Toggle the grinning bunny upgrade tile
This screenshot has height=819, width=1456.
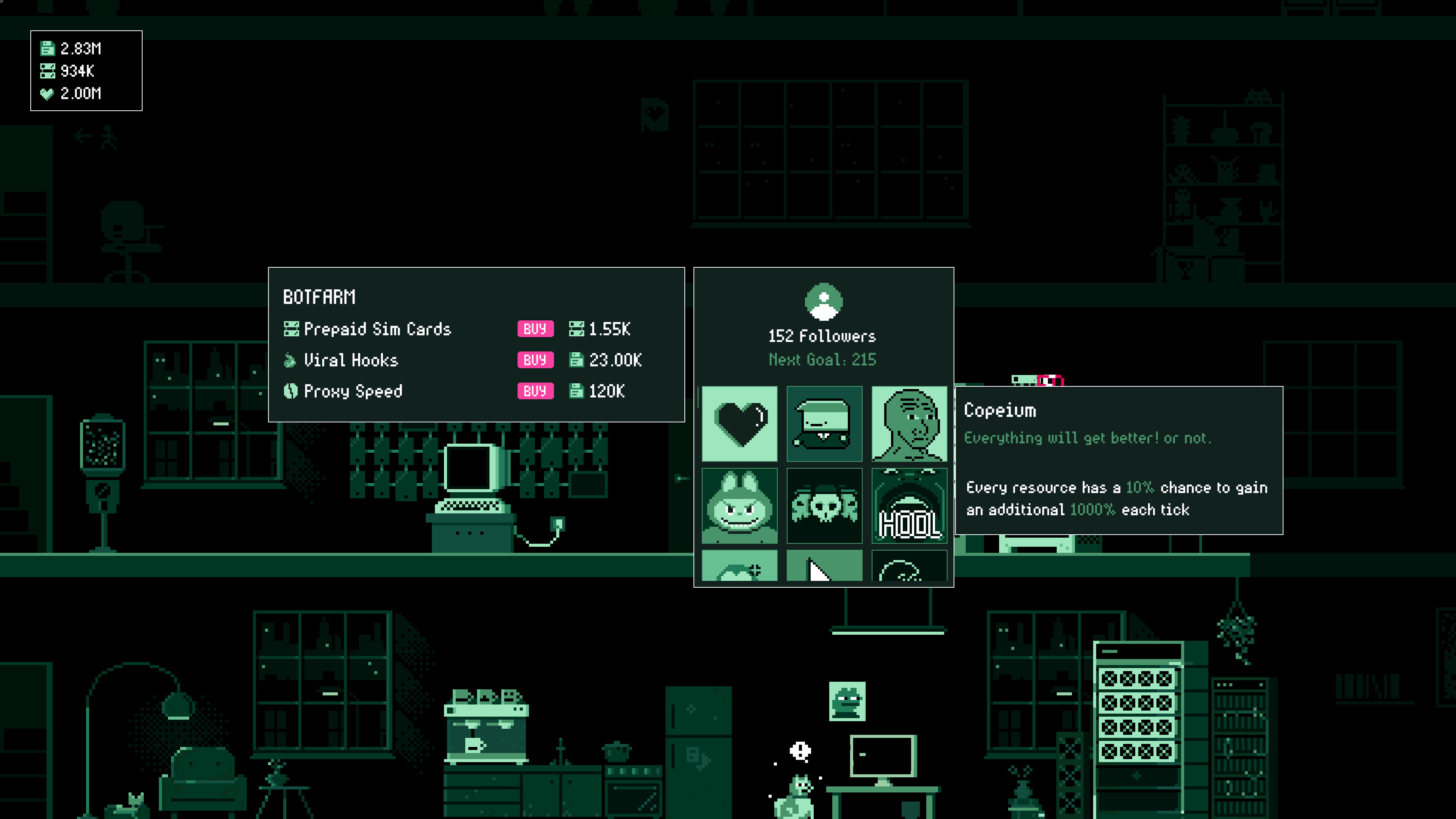(741, 506)
